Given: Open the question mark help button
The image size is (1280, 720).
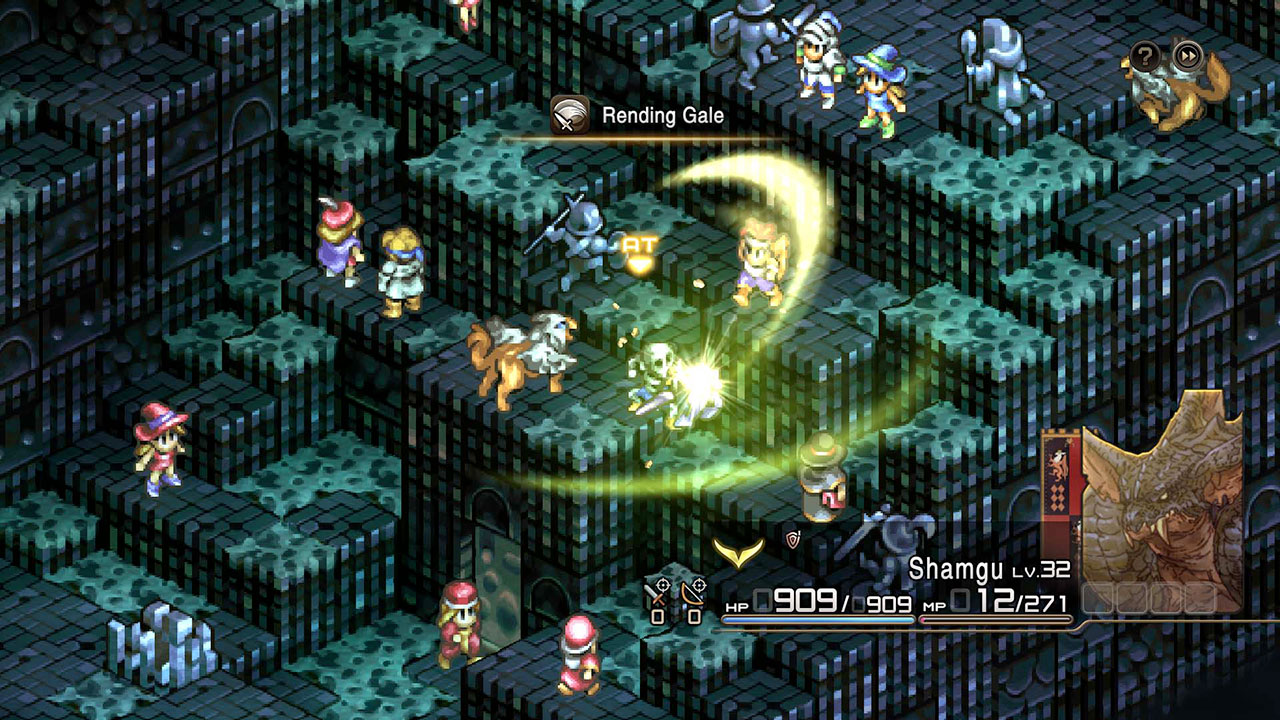Looking at the screenshot, I should pyautogui.click(x=1146, y=55).
